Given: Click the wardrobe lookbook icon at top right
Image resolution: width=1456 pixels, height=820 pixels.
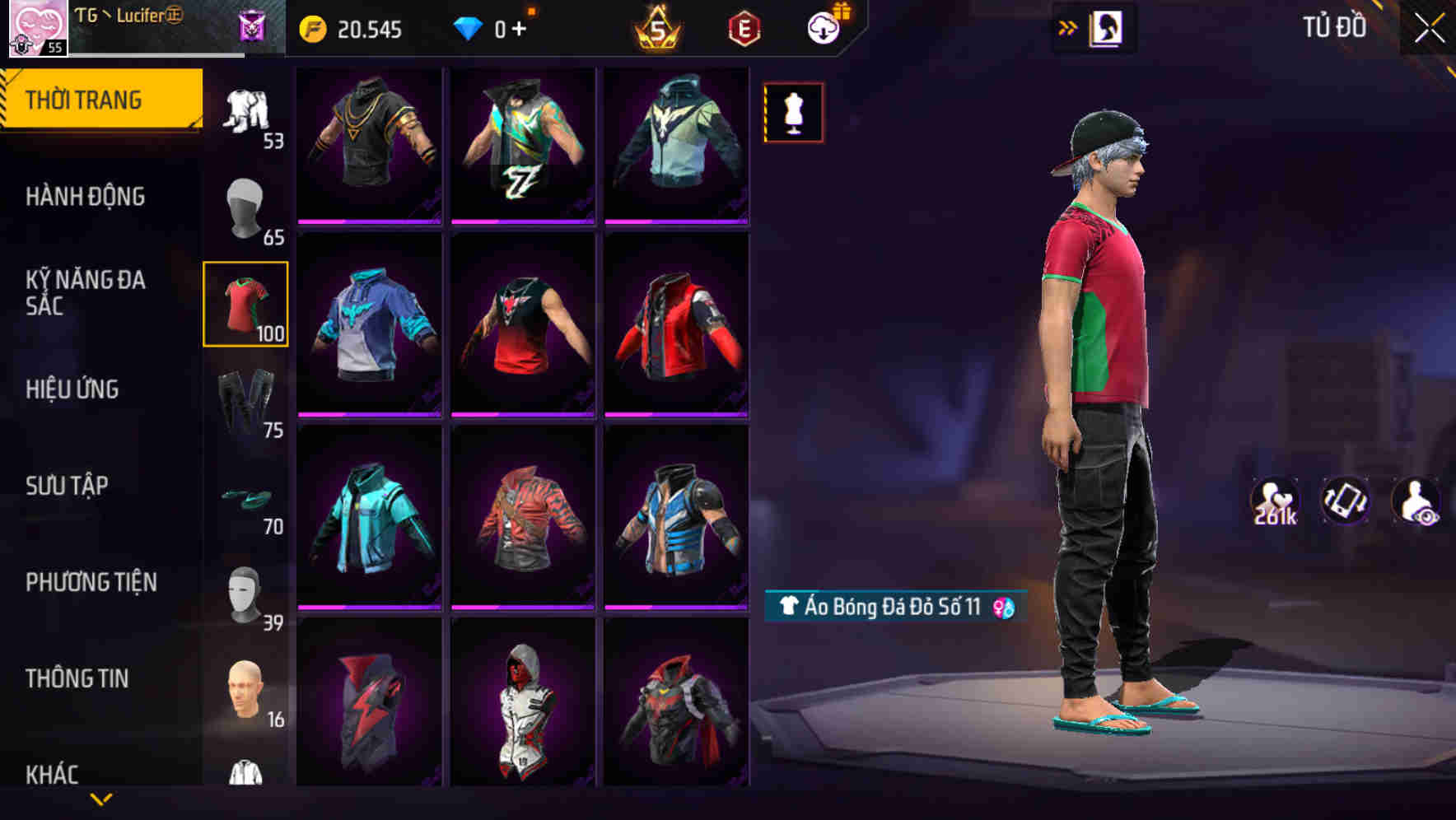Looking at the screenshot, I should click(1106, 27).
